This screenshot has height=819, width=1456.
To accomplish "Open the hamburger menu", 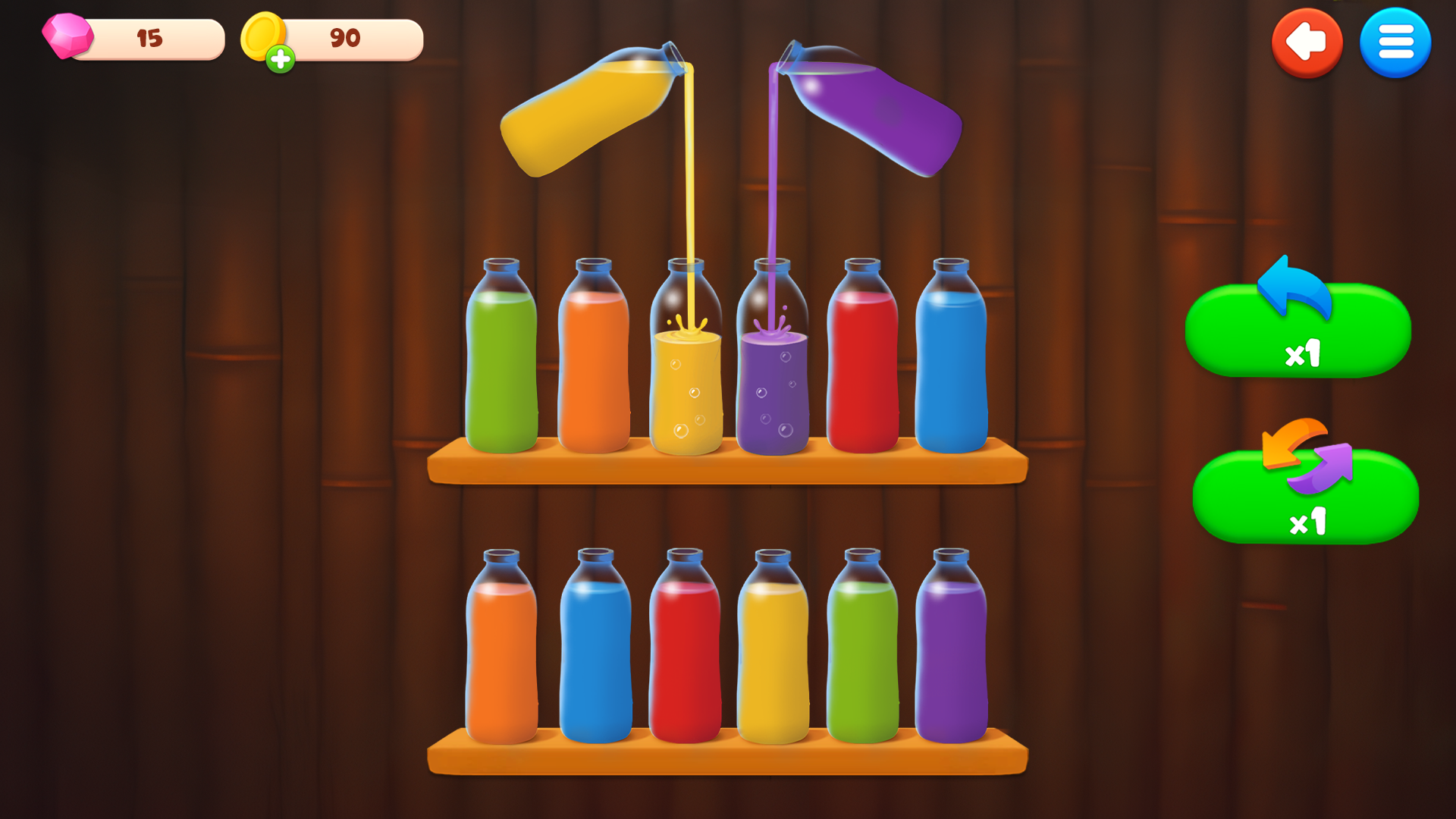I will pos(1395,43).
